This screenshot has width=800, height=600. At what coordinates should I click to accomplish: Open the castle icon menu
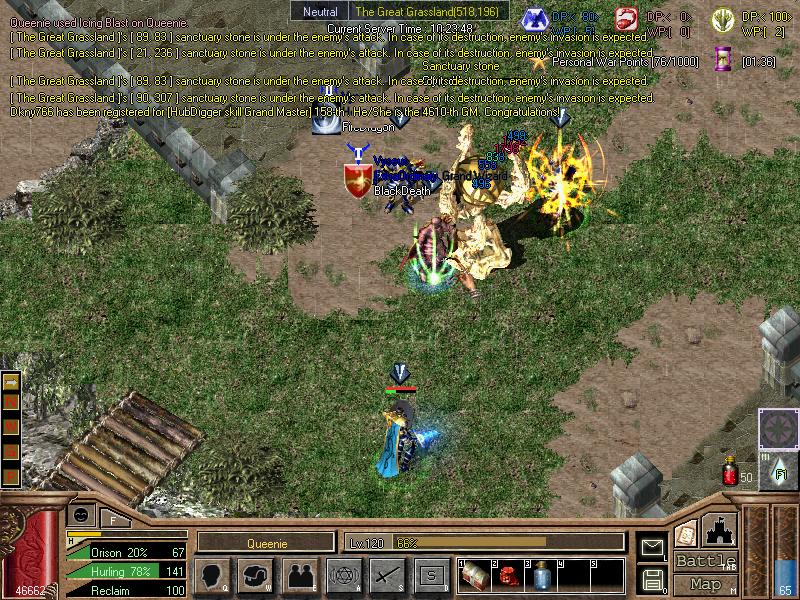[721, 528]
